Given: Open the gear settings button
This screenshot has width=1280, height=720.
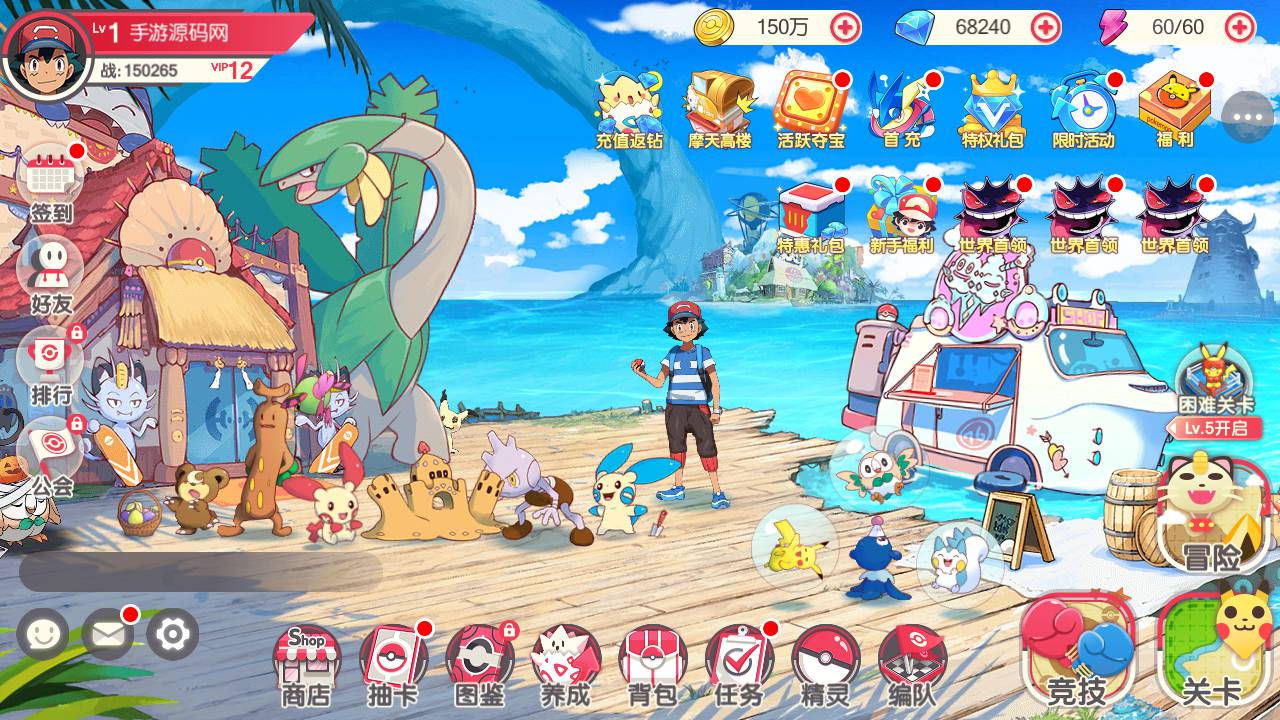Looking at the screenshot, I should point(172,634).
